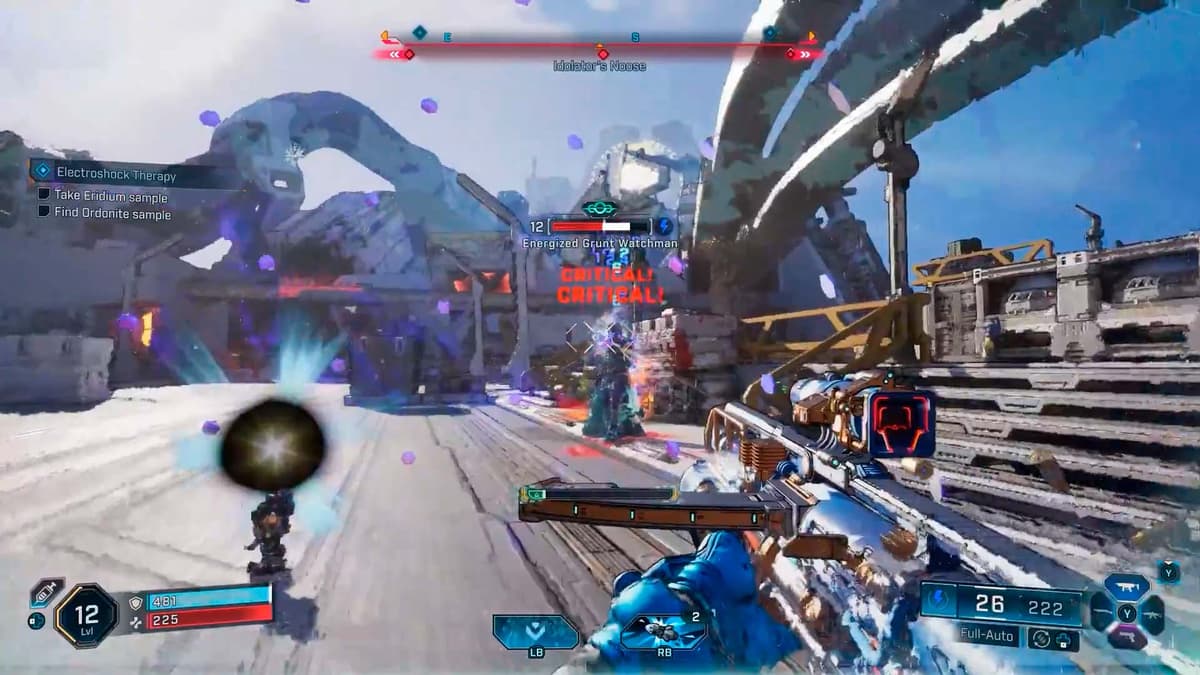
Task: Throw the ordnance grenade ability
Action: tap(663, 632)
